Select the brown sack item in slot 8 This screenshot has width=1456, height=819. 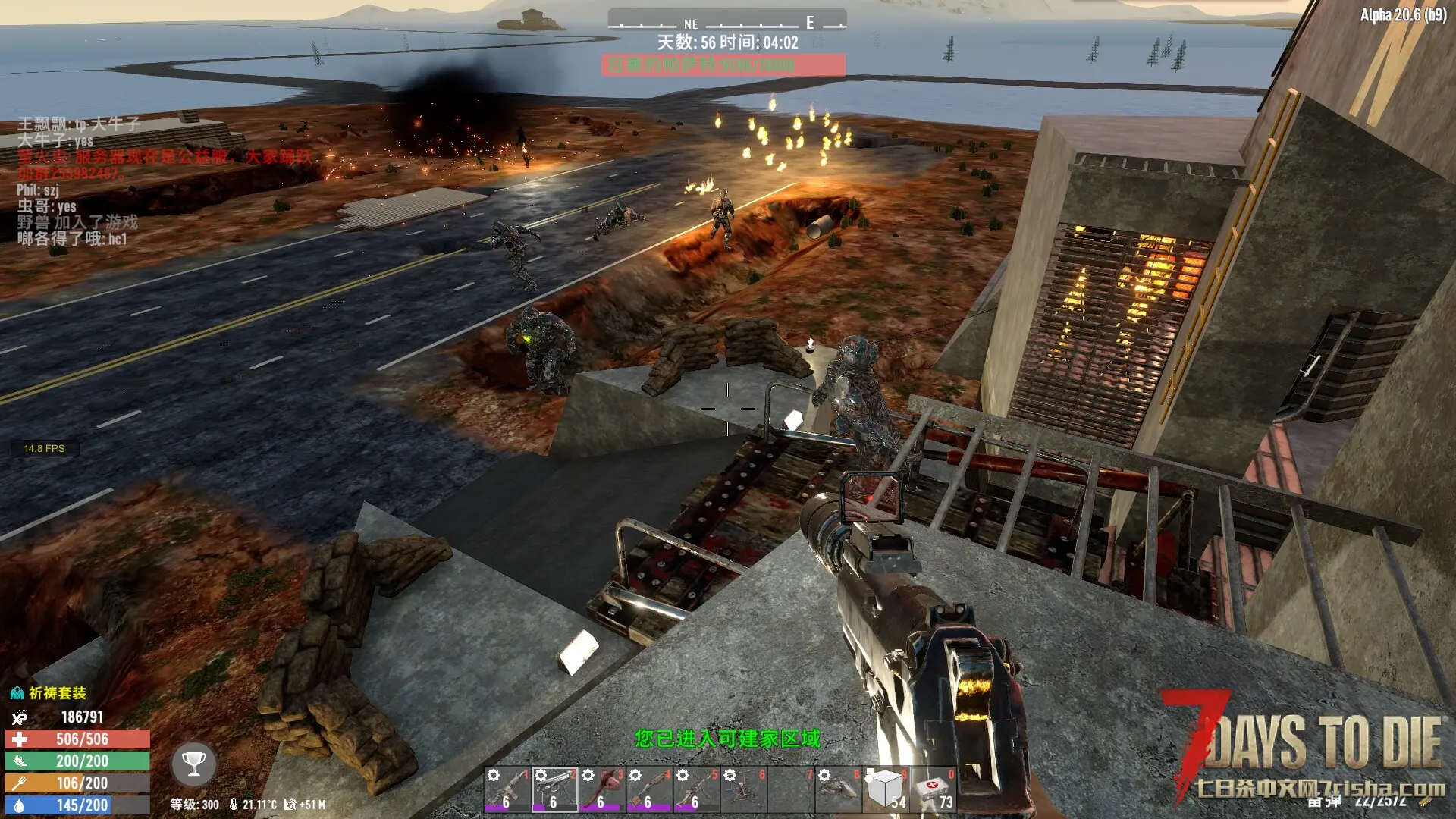click(837, 789)
